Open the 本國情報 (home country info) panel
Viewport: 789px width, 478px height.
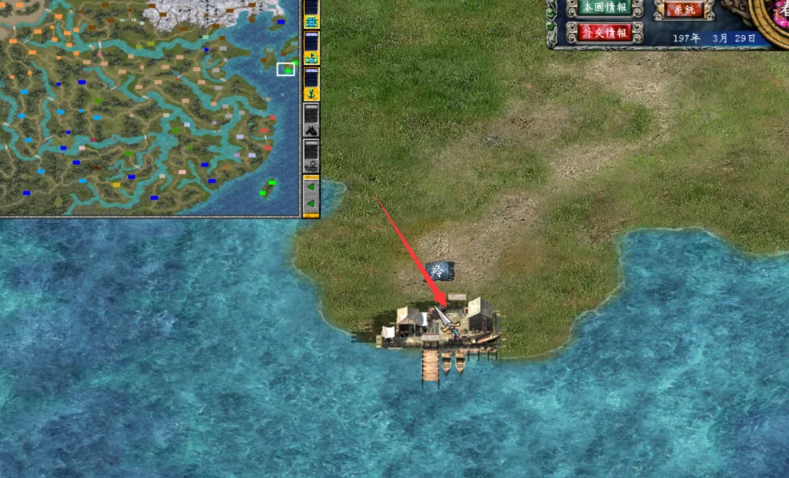603,7
